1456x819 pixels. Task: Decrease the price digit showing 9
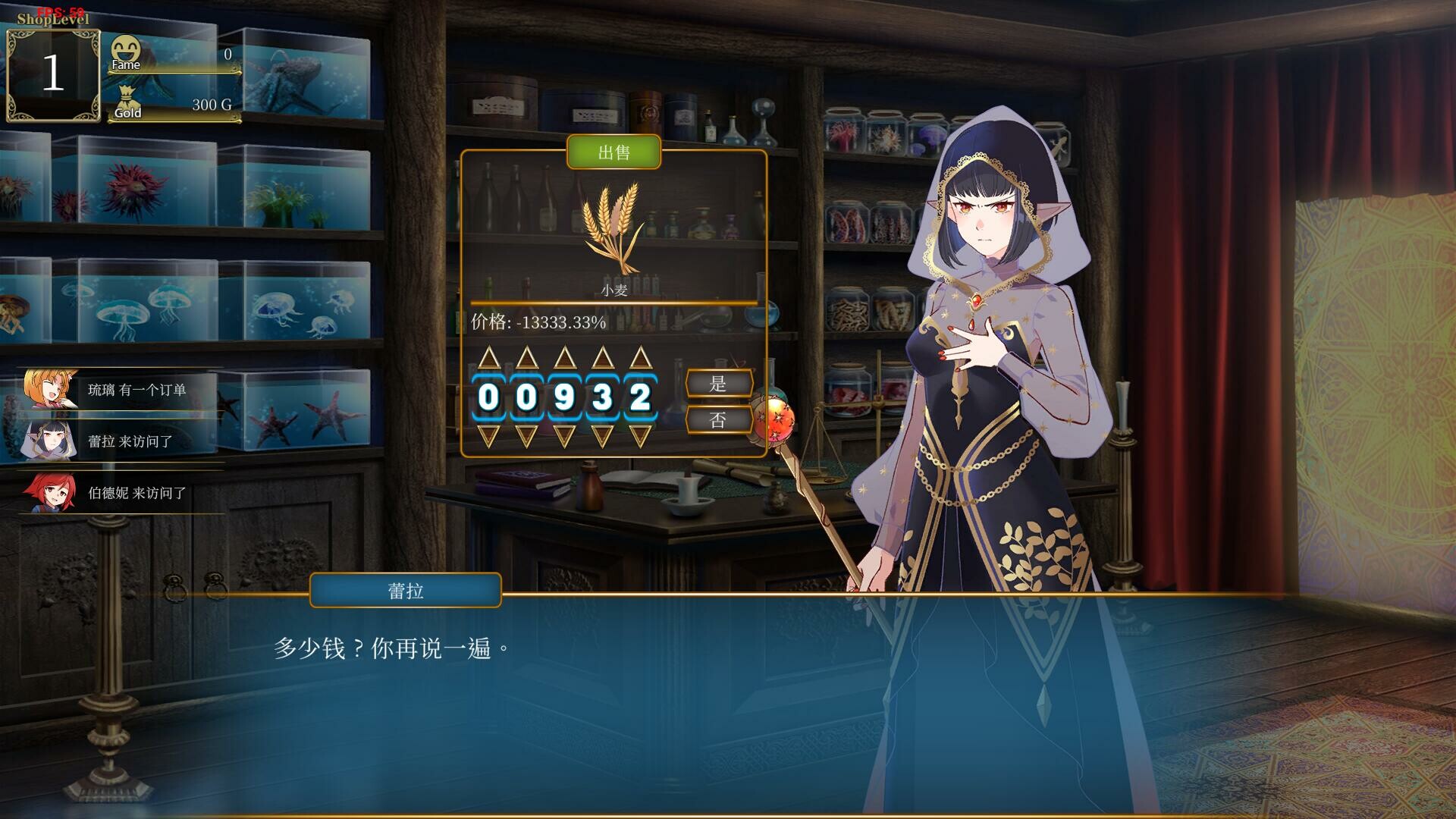click(x=564, y=436)
